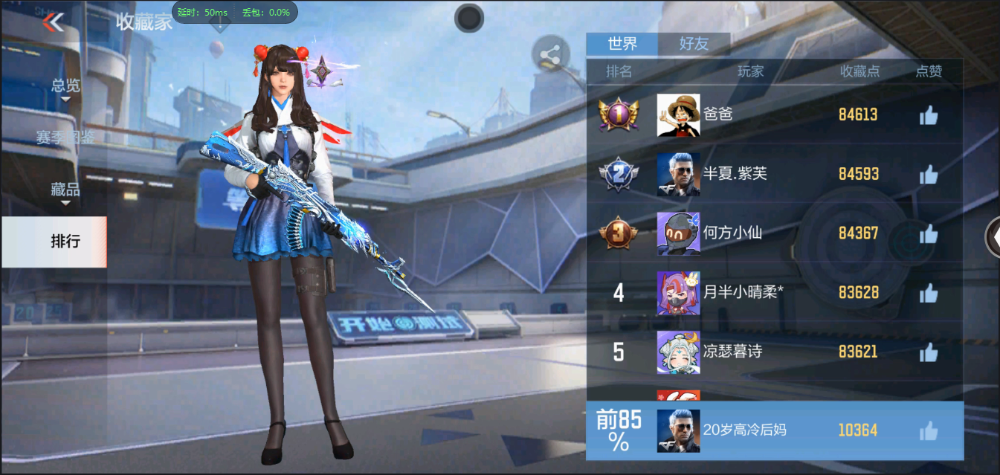Viewport: 1000px width, 475px height.
Task: Like the rank 1 player 爸爸
Action: pyautogui.click(x=928, y=115)
